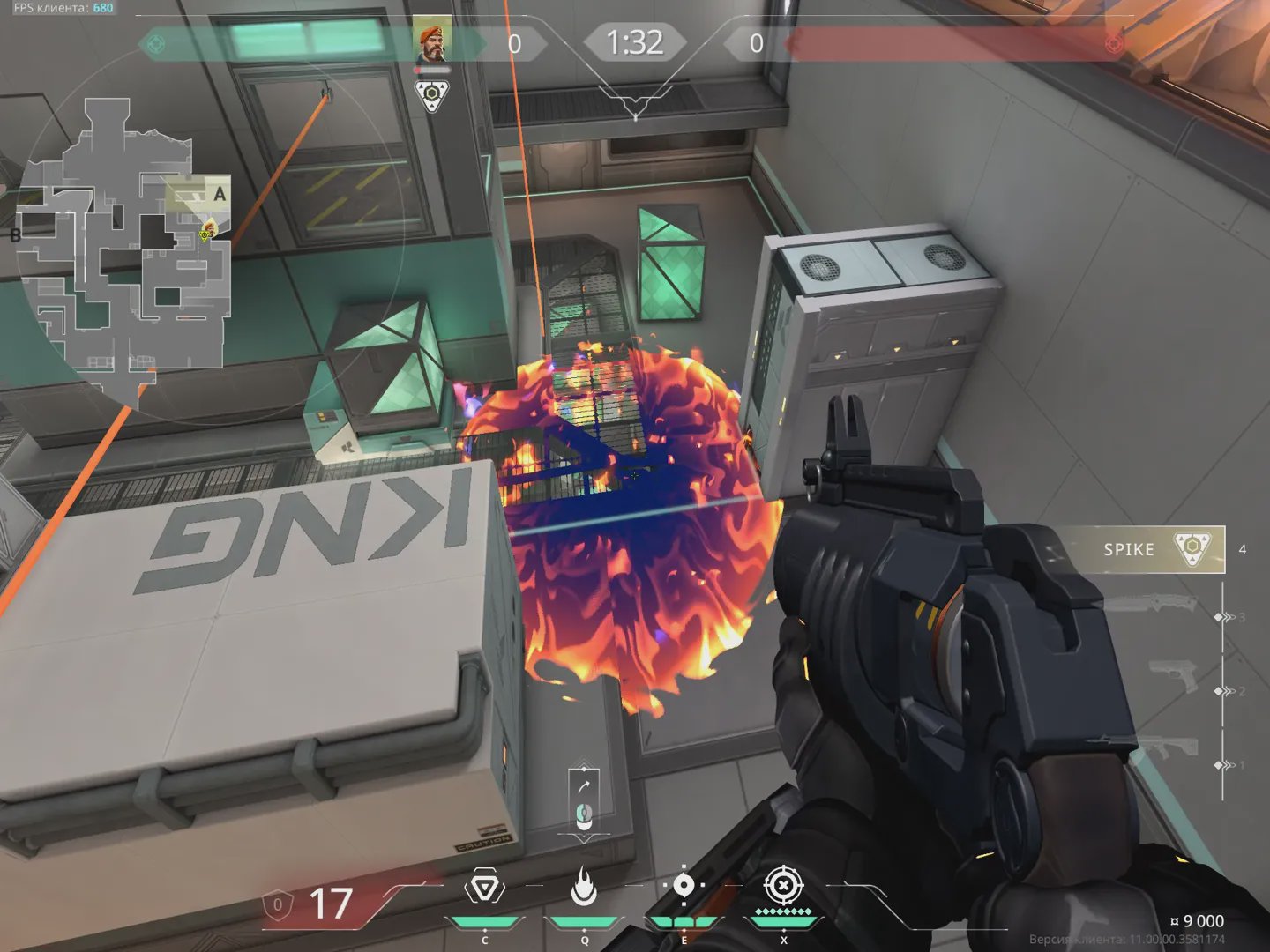
Task: Select the A site marker on the minimap
Action: (x=220, y=194)
